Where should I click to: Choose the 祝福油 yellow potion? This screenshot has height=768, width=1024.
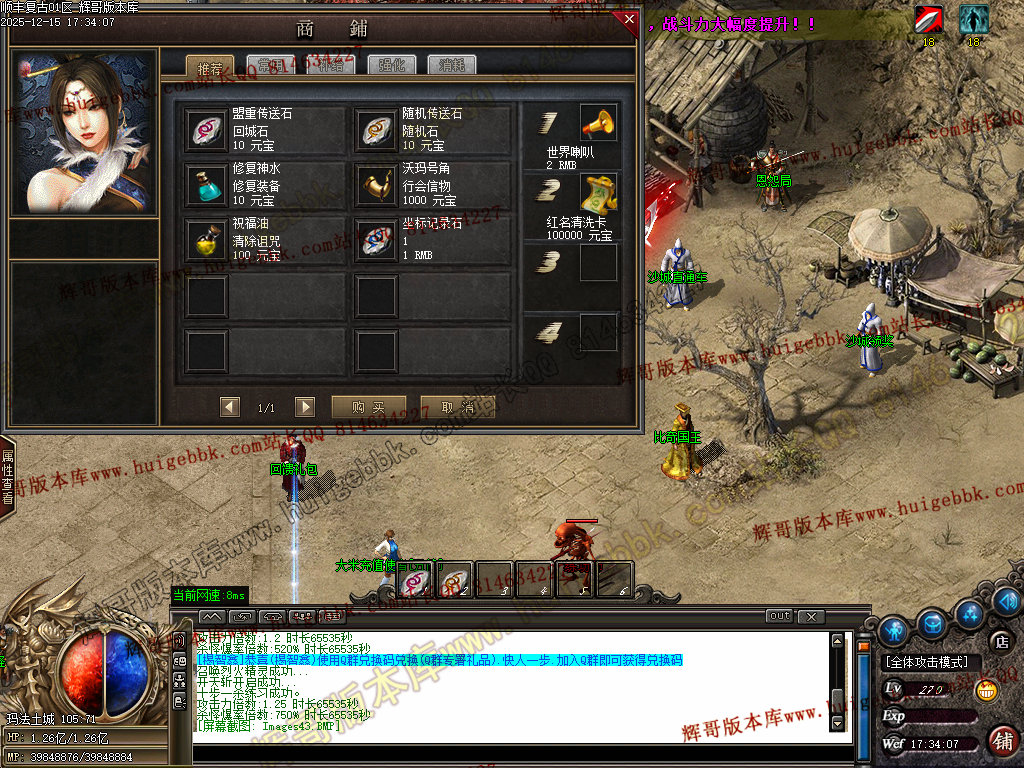[x=208, y=240]
